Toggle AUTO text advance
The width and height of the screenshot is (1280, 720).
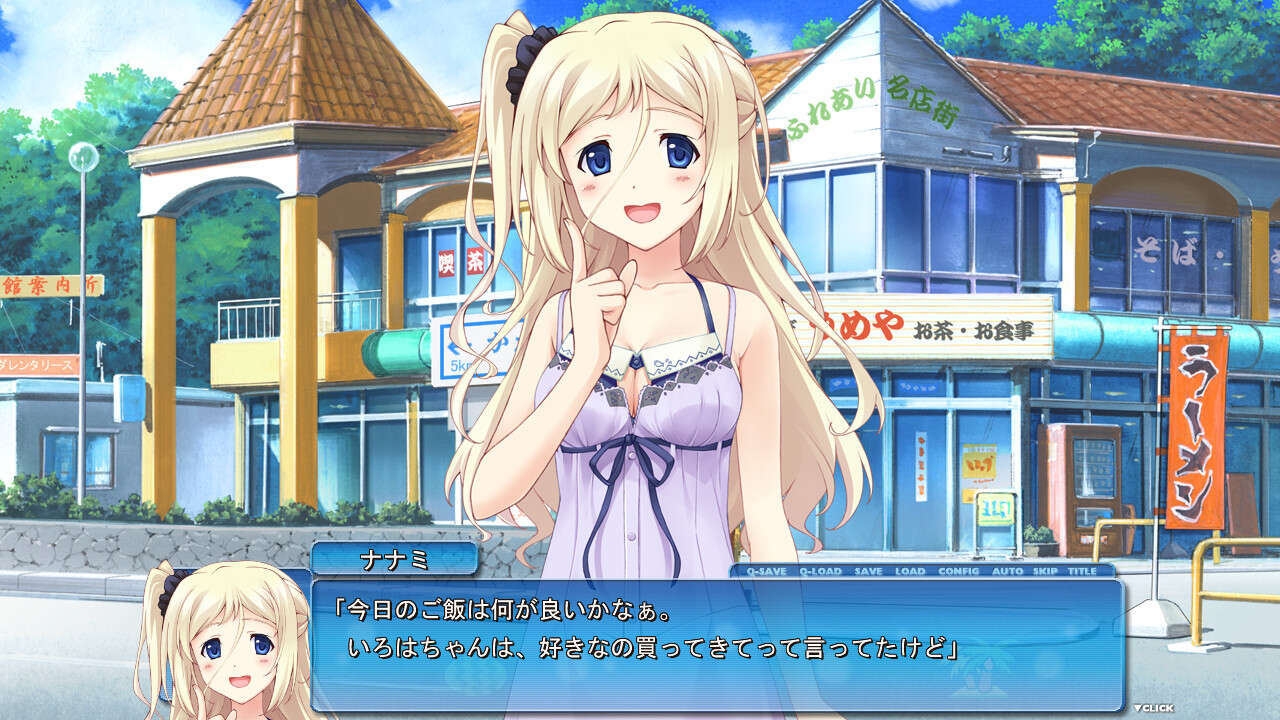(x=1007, y=571)
